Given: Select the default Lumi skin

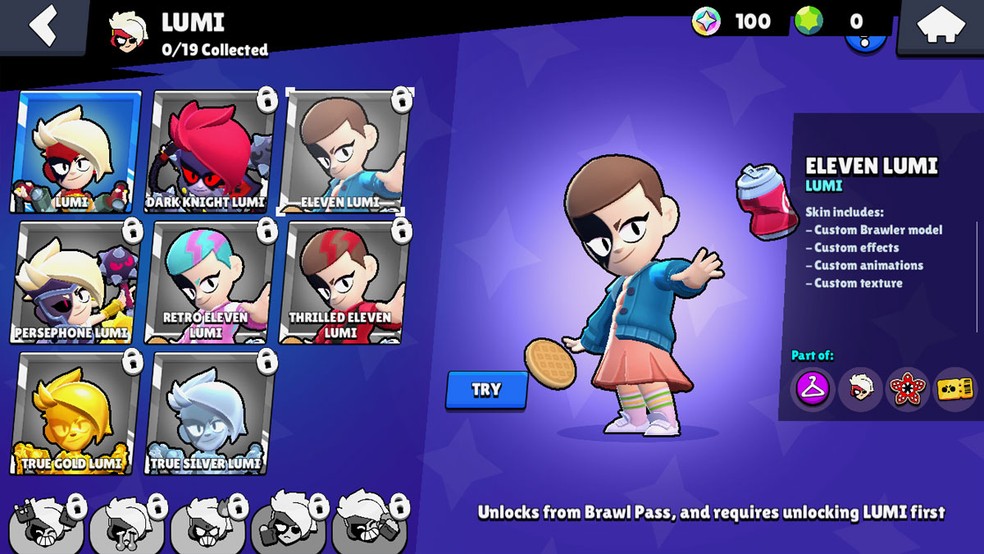Looking at the screenshot, I should 76,152.
